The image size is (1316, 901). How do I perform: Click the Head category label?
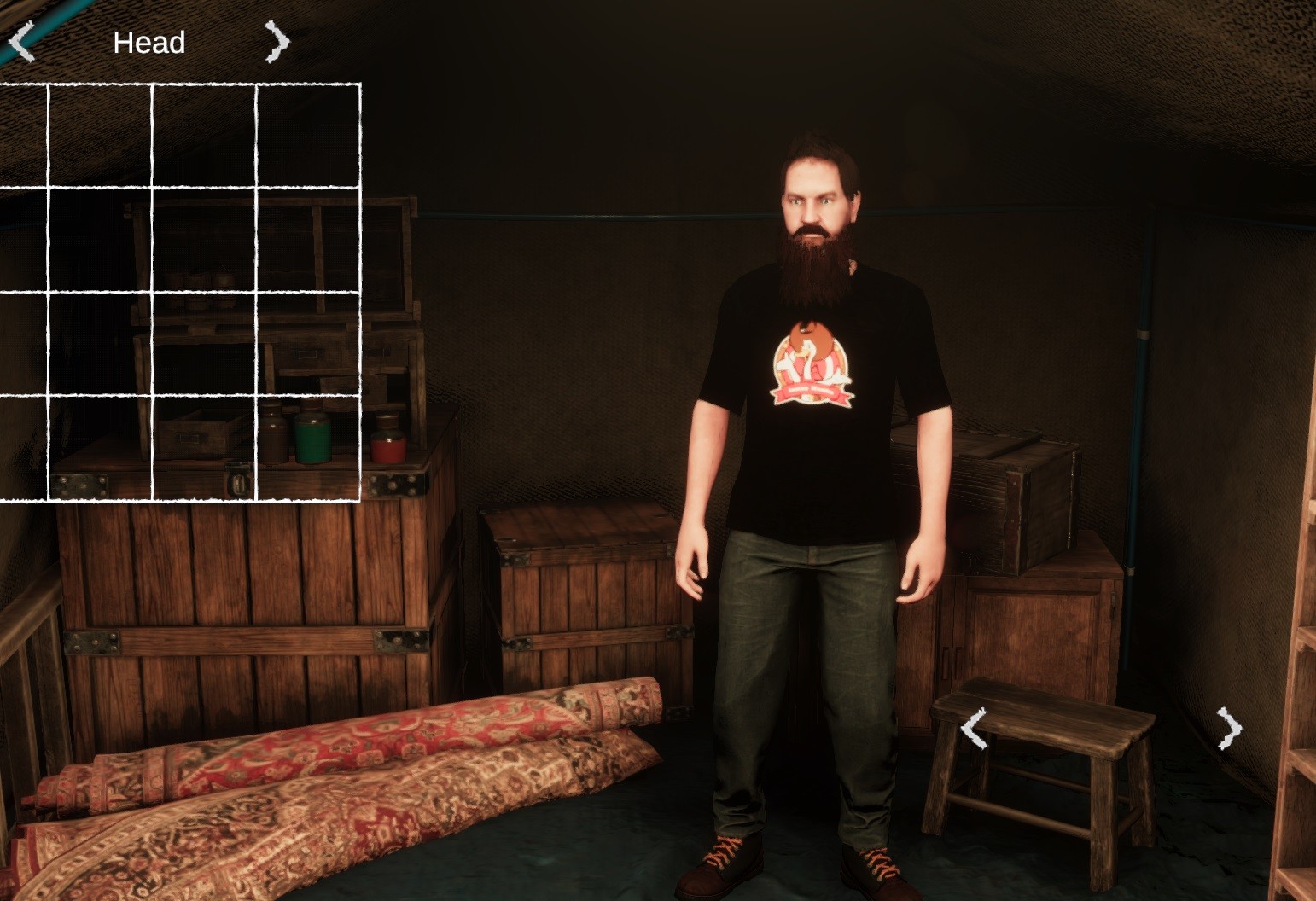click(149, 41)
